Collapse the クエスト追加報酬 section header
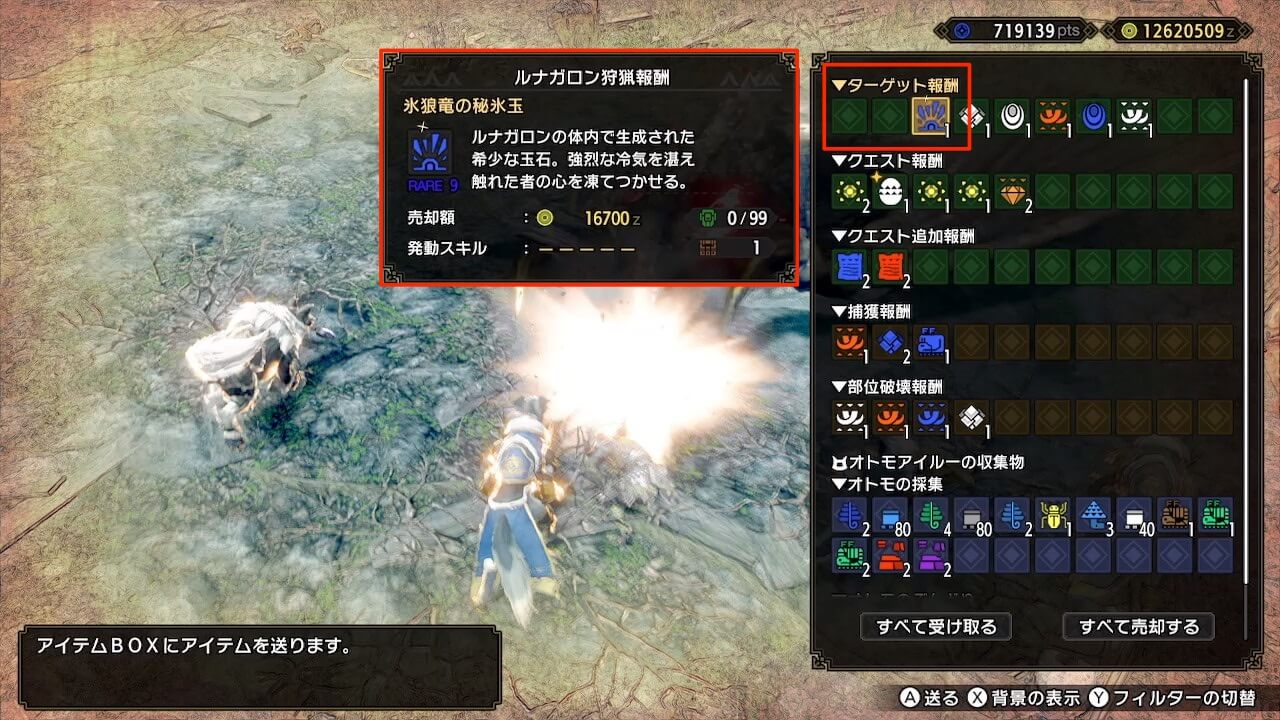This screenshot has width=1280, height=720. point(903,236)
